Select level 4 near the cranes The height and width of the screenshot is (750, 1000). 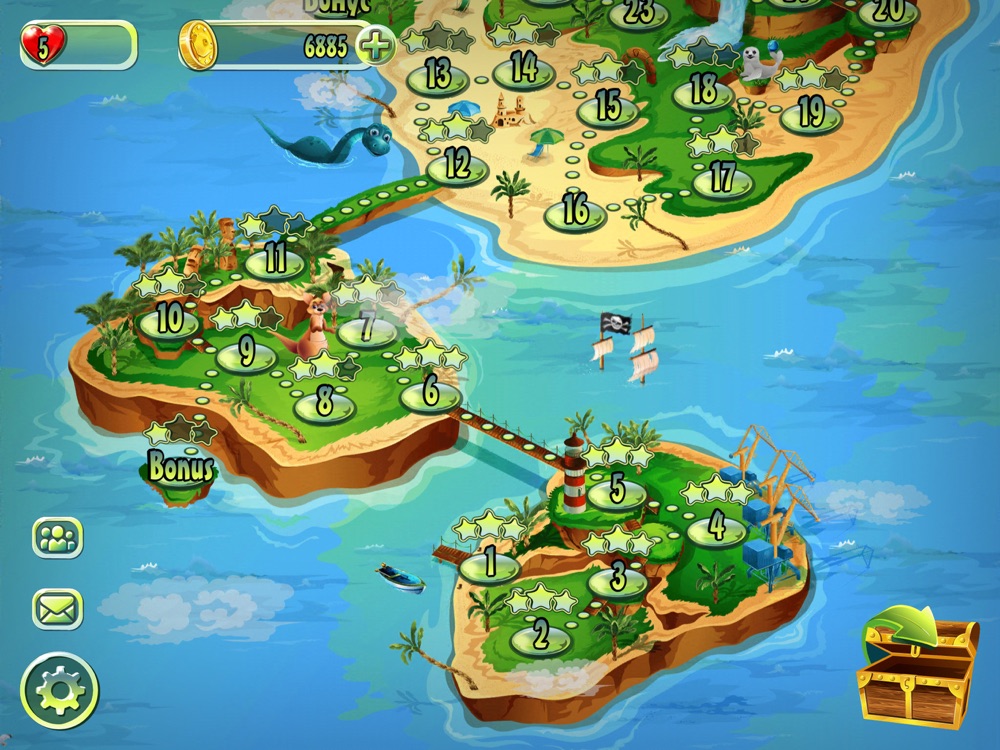(717, 527)
